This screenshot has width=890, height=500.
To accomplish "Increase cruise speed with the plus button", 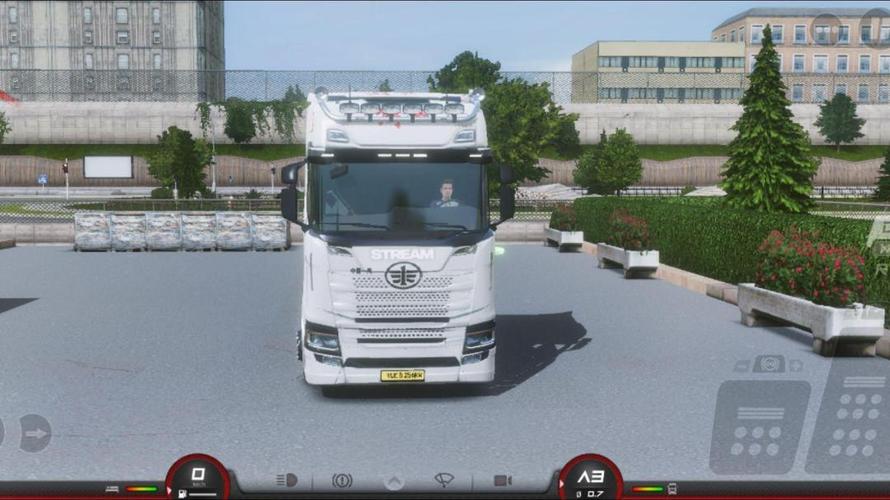I will point(796,364).
